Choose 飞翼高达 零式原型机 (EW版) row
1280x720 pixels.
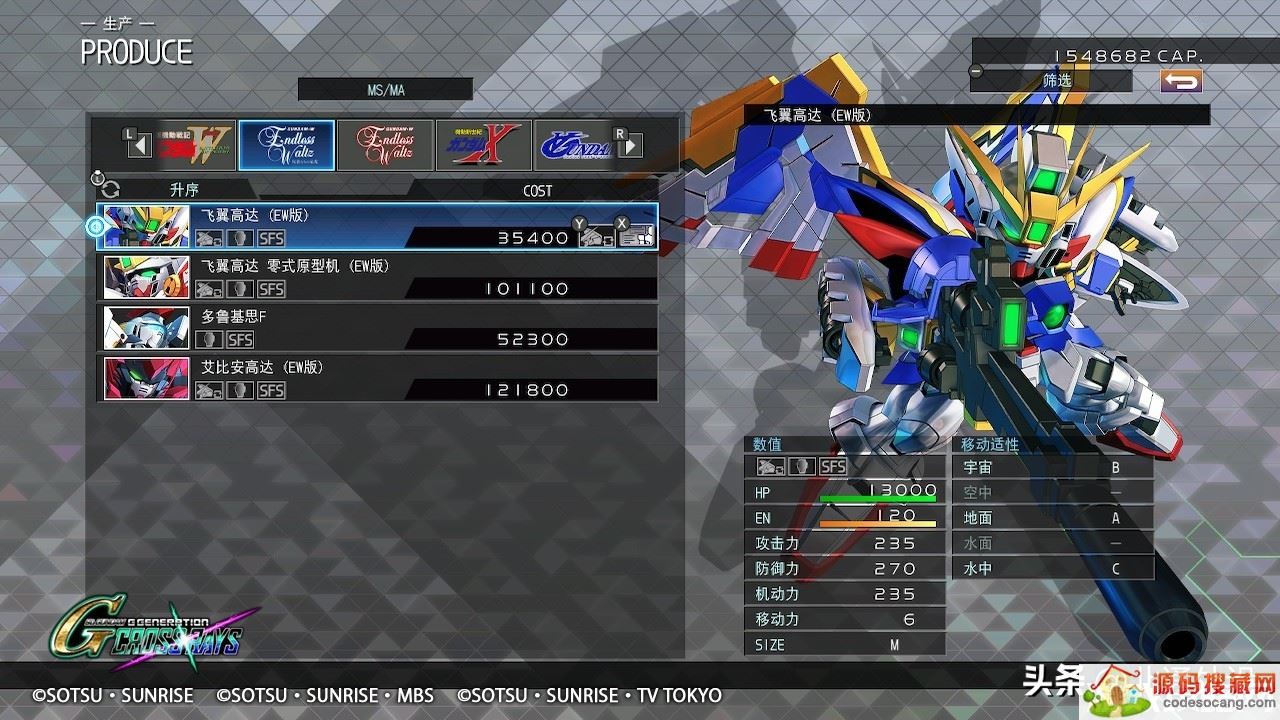coord(378,277)
